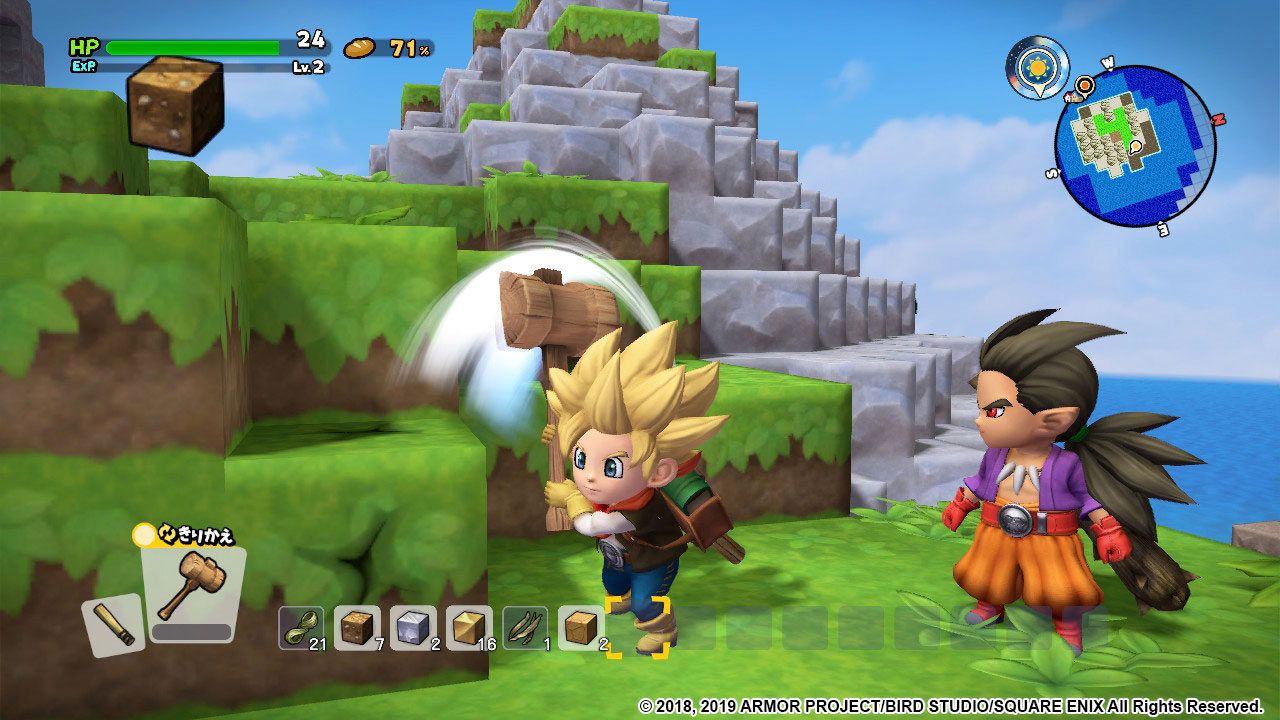Click the bread hunger icon
The width and height of the screenshot is (1280, 720).
point(359,48)
